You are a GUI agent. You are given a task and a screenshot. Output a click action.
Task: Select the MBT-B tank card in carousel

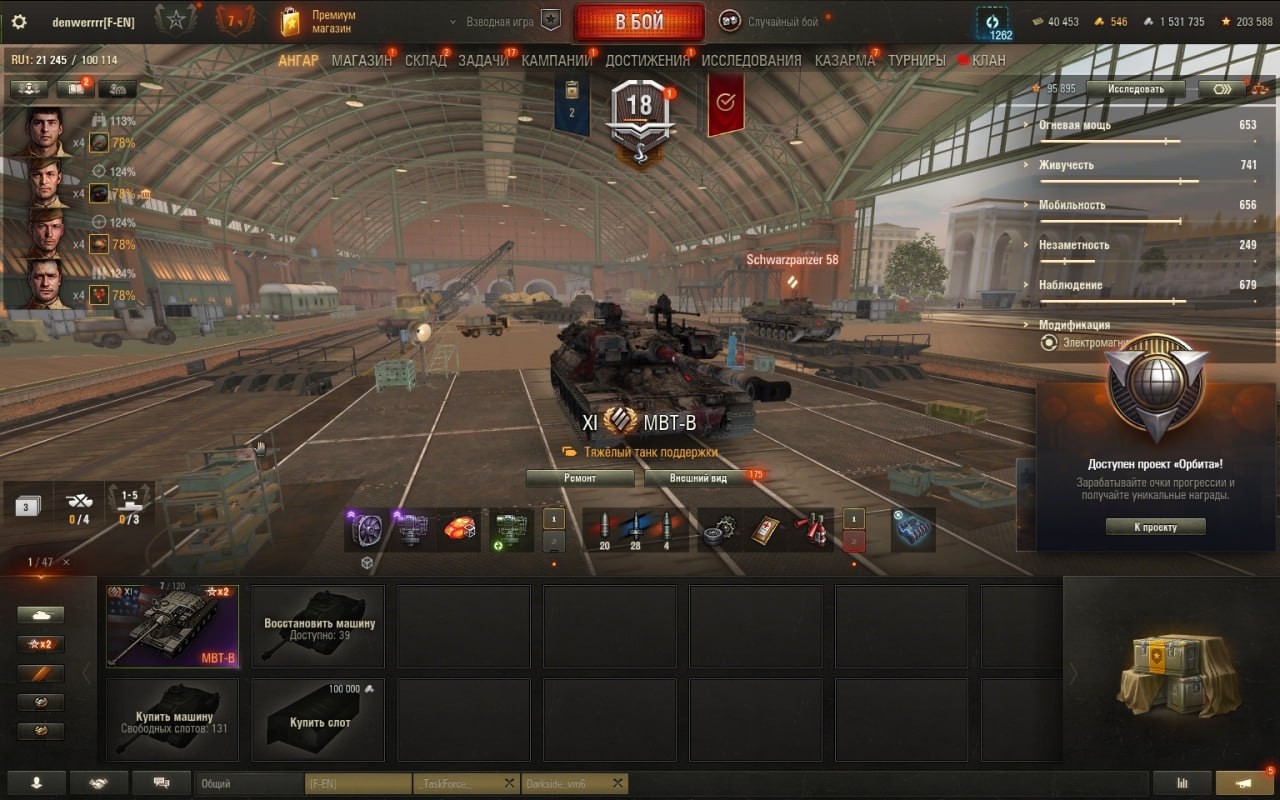click(x=172, y=626)
